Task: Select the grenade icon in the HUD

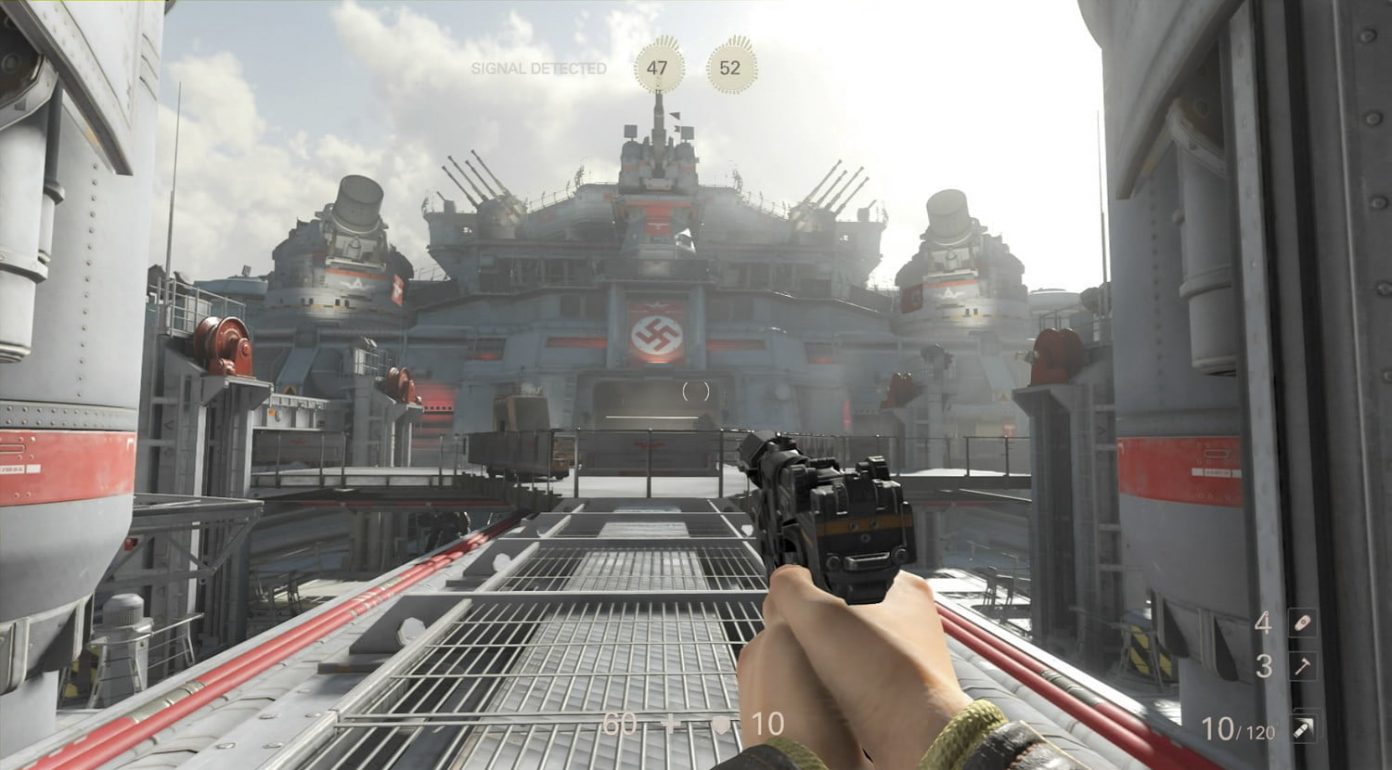Action: click(x=1302, y=623)
